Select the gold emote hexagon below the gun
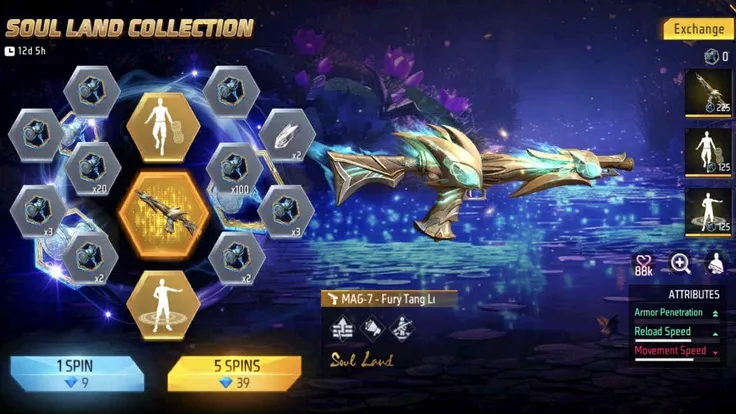This screenshot has height=414, width=736. 162,299
